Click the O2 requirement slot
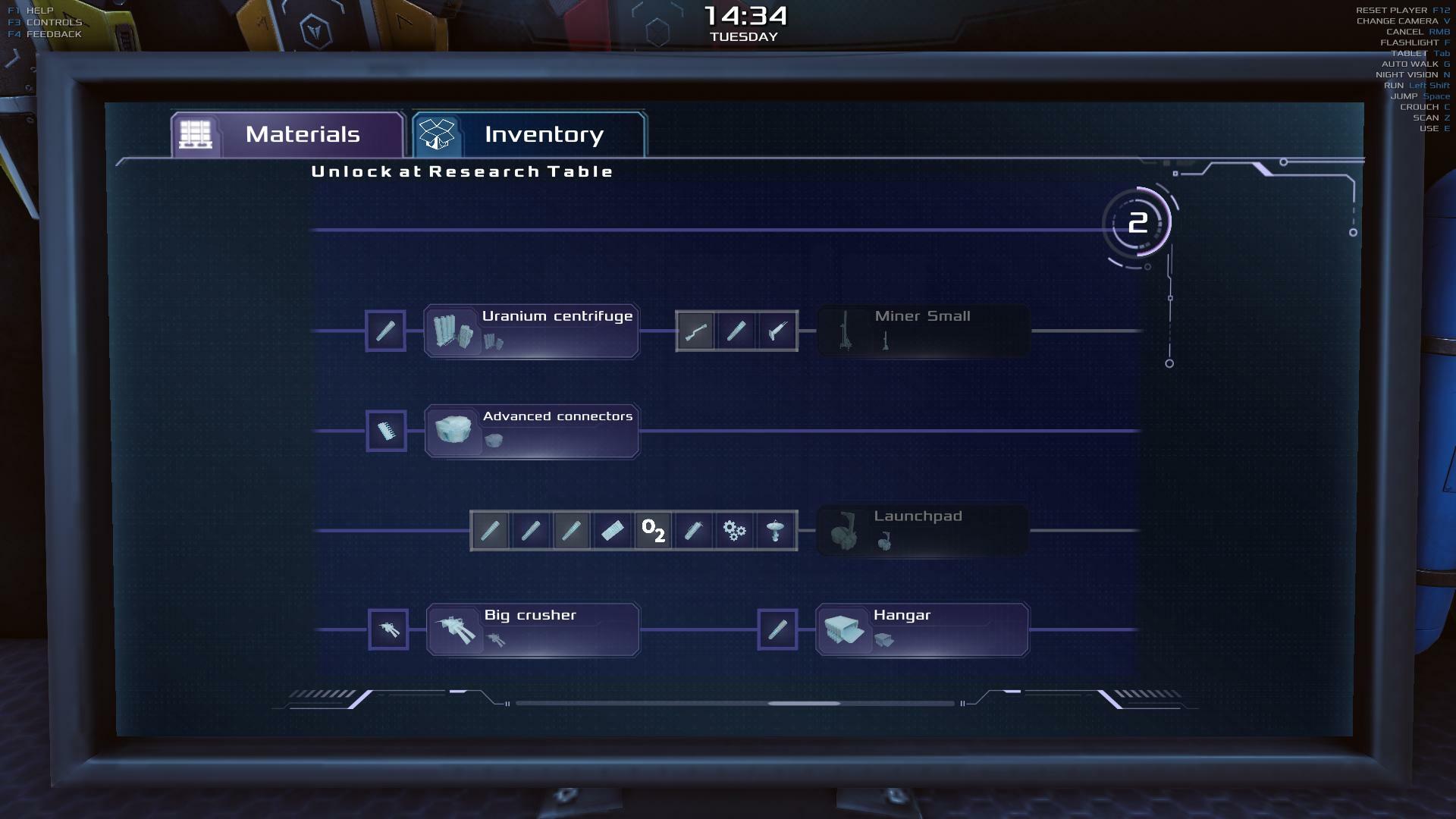 pyautogui.click(x=653, y=531)
